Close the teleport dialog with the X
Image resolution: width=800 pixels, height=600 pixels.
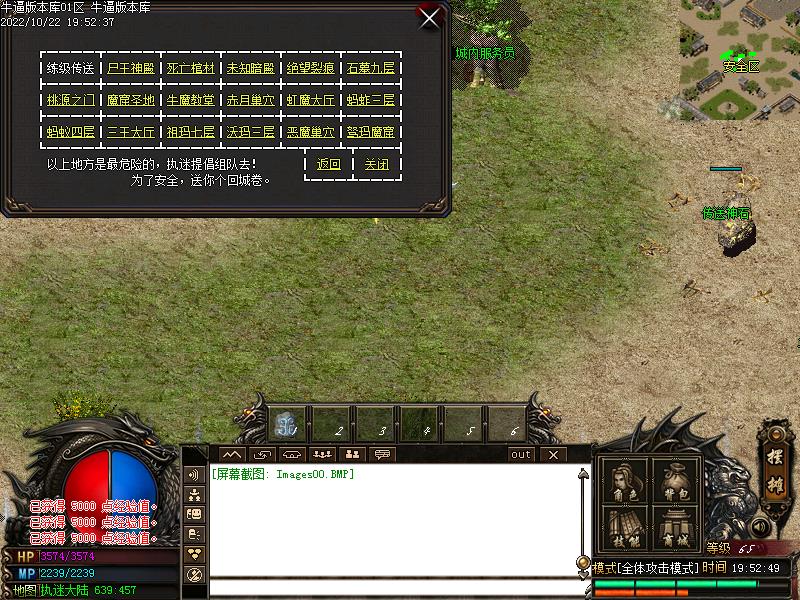[429, 18]
